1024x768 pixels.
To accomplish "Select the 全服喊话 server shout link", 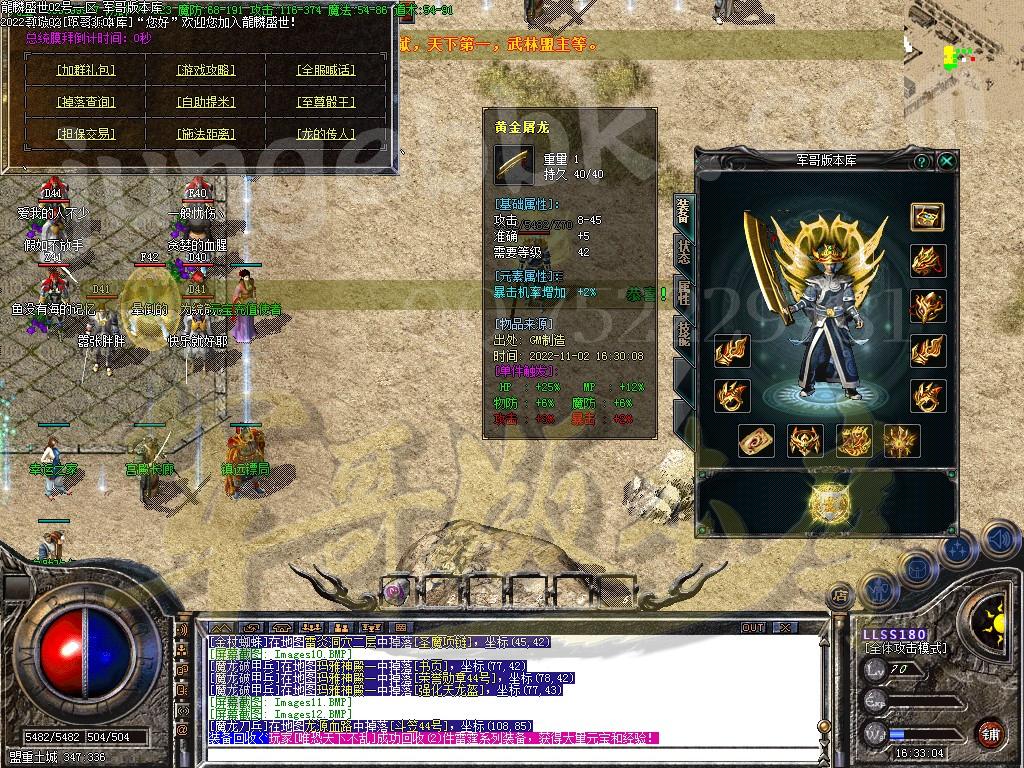I will point(326,70).
